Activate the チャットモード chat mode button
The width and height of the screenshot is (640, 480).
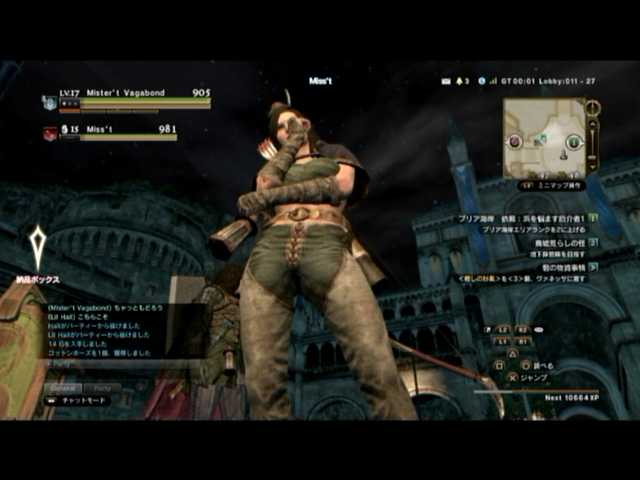[x=78, y=401]
